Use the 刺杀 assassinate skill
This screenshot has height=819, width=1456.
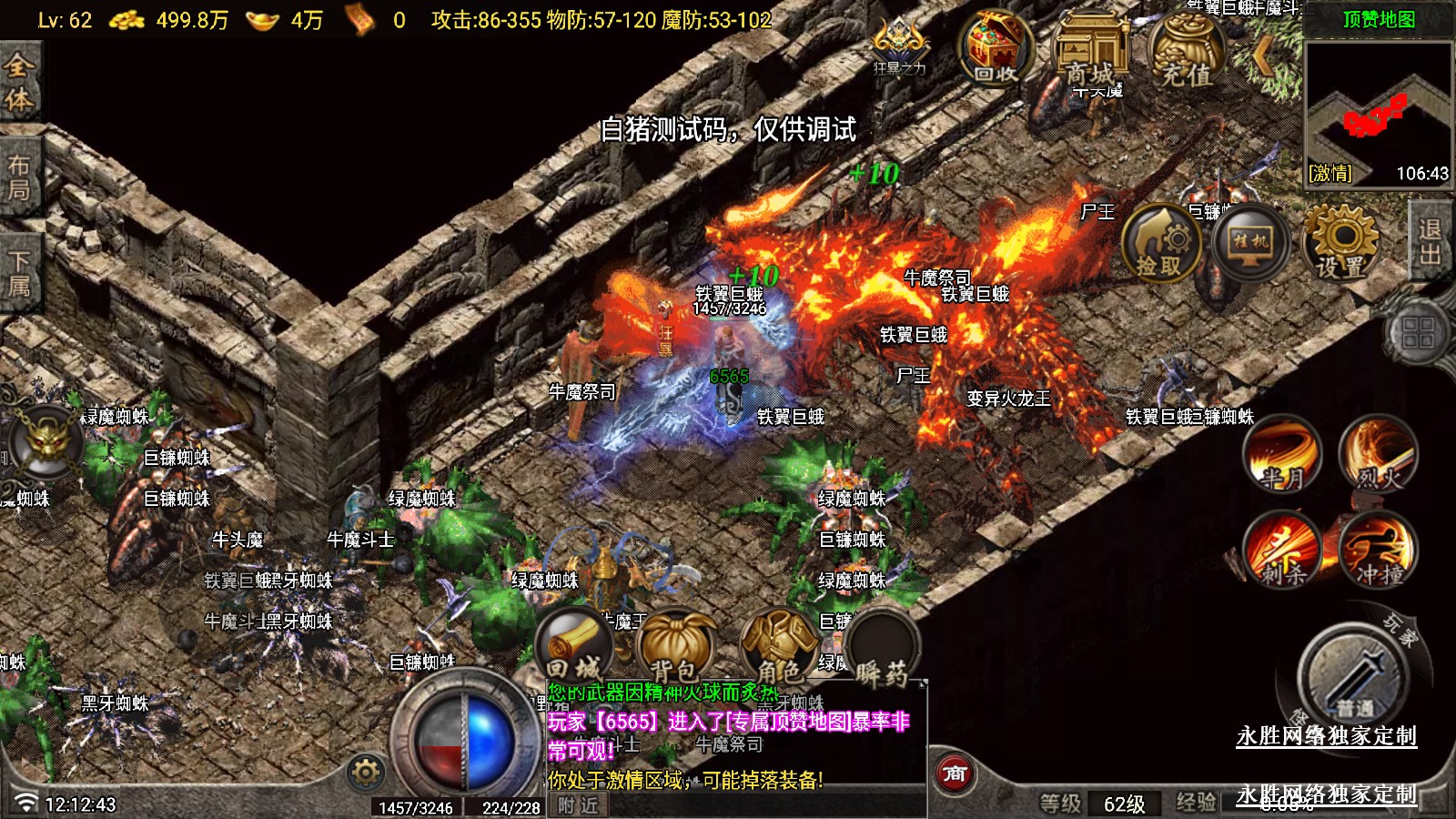tap(1282, 550)
